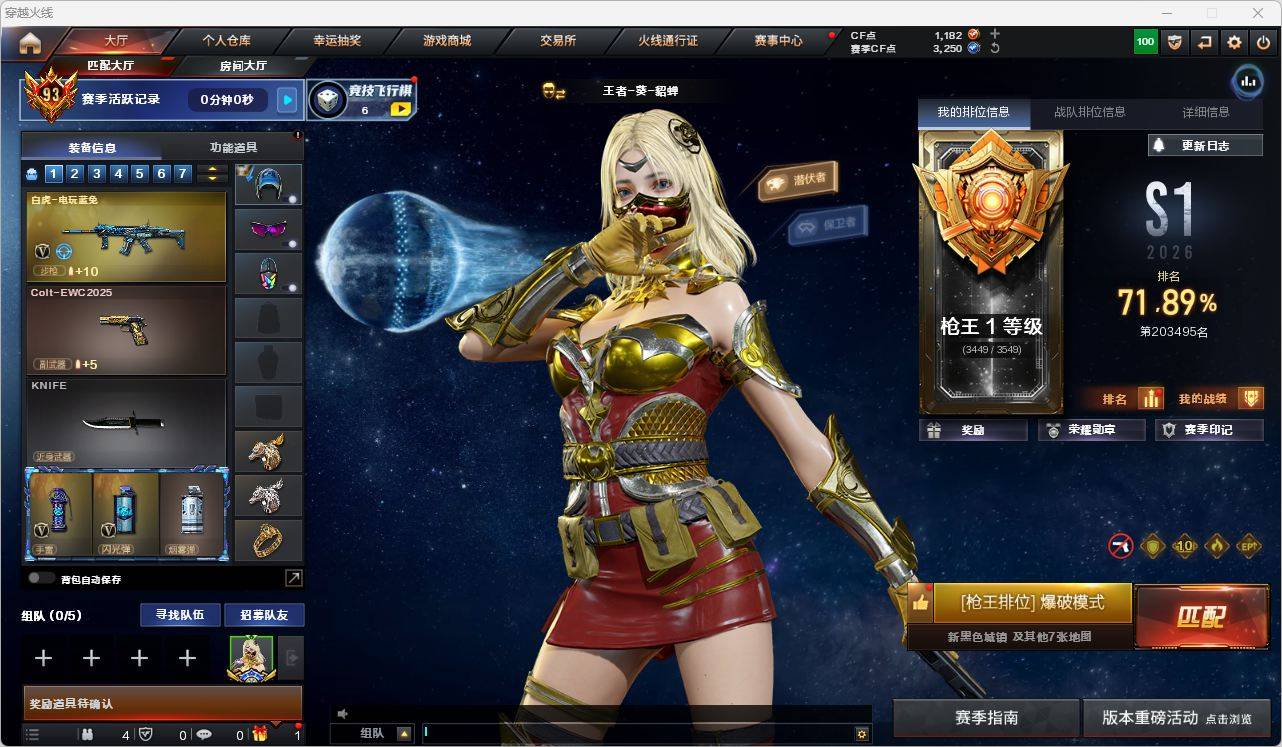Viewport: 1282px width, 747px height.
Task: Choose the Colt-EWC2025 pistol slot
Action: 126,330
